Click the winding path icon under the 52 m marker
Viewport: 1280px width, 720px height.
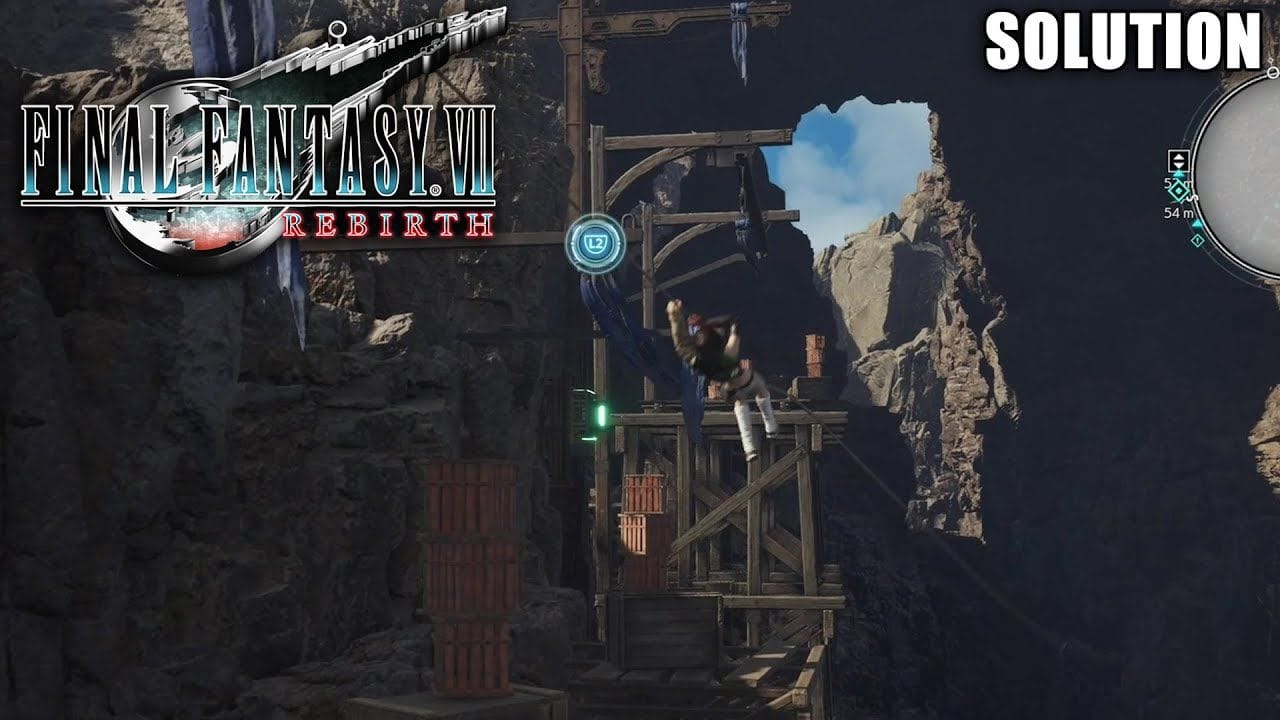[1190, 197]
